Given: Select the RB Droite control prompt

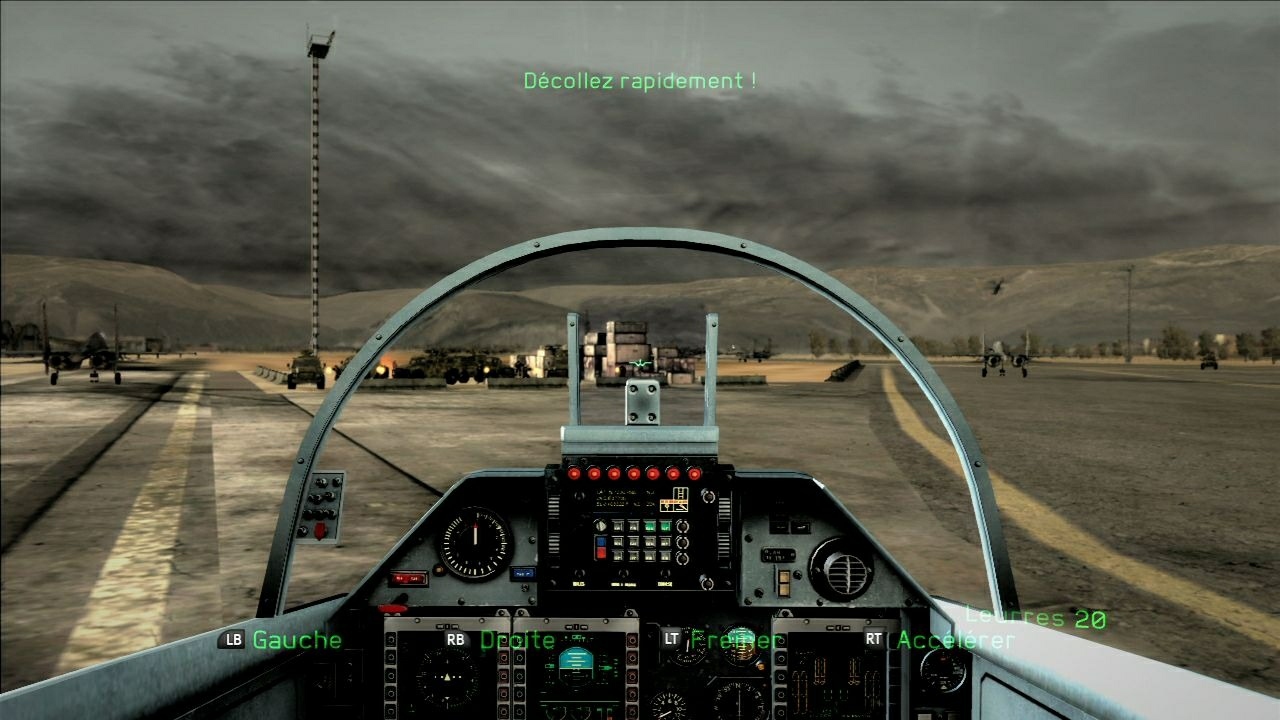Looking at the screenshot, I should (500, 640).
